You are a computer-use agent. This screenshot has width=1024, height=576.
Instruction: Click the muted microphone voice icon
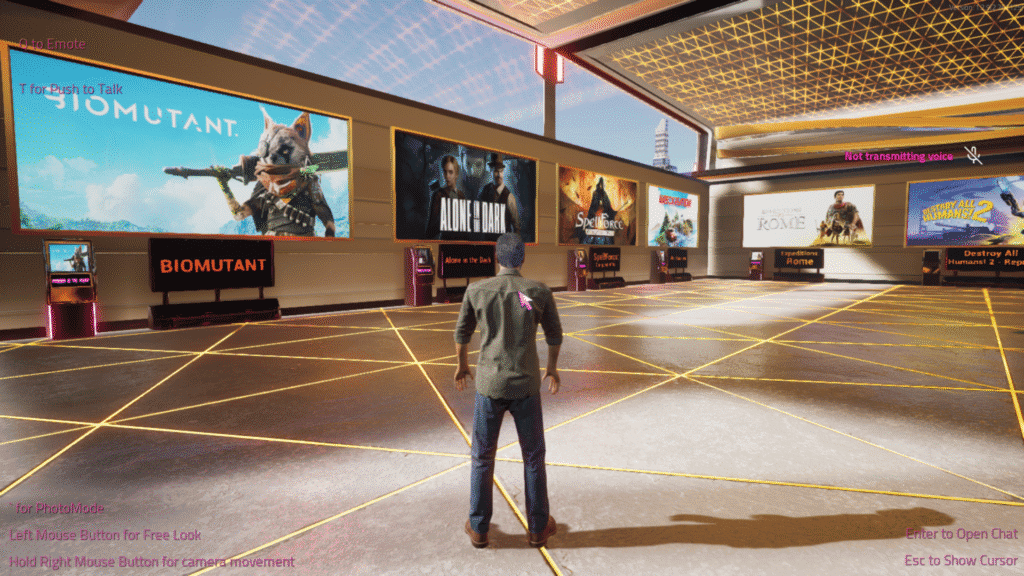[x=972, y=155]
